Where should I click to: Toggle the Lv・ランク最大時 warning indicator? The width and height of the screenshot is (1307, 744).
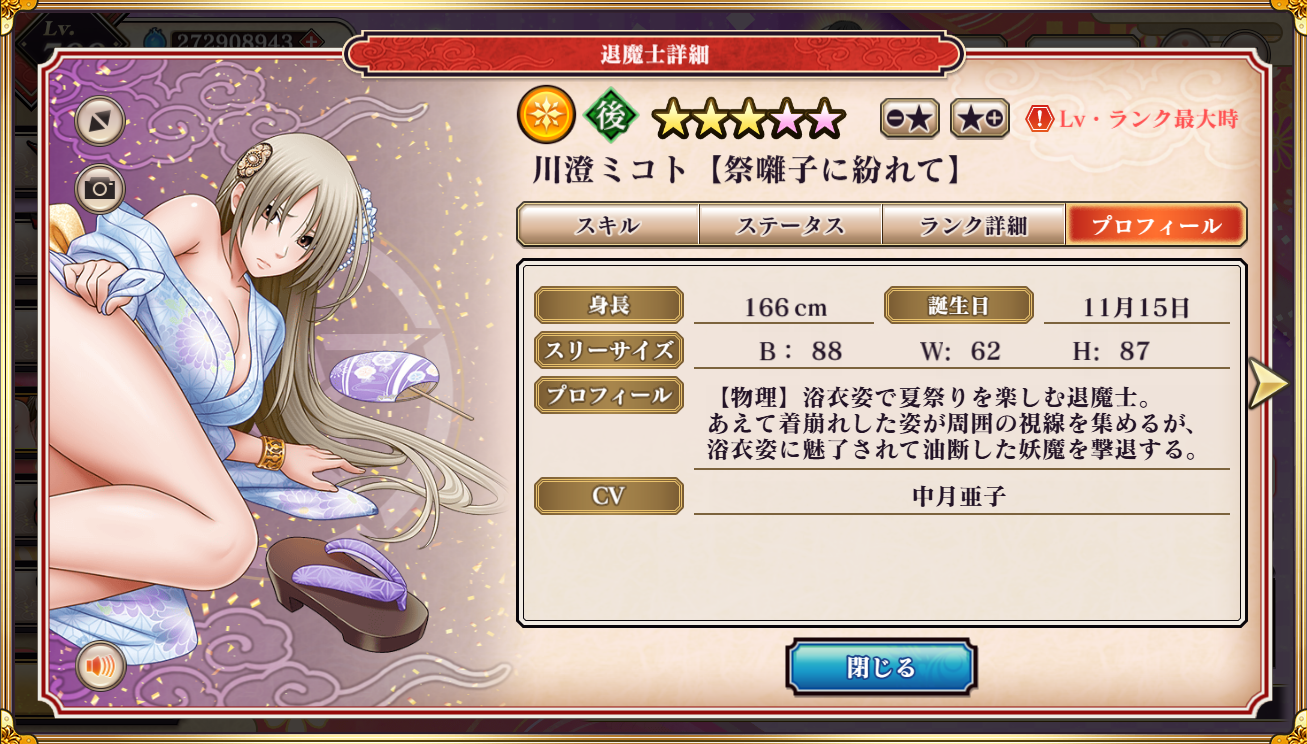pos(1132,119)
